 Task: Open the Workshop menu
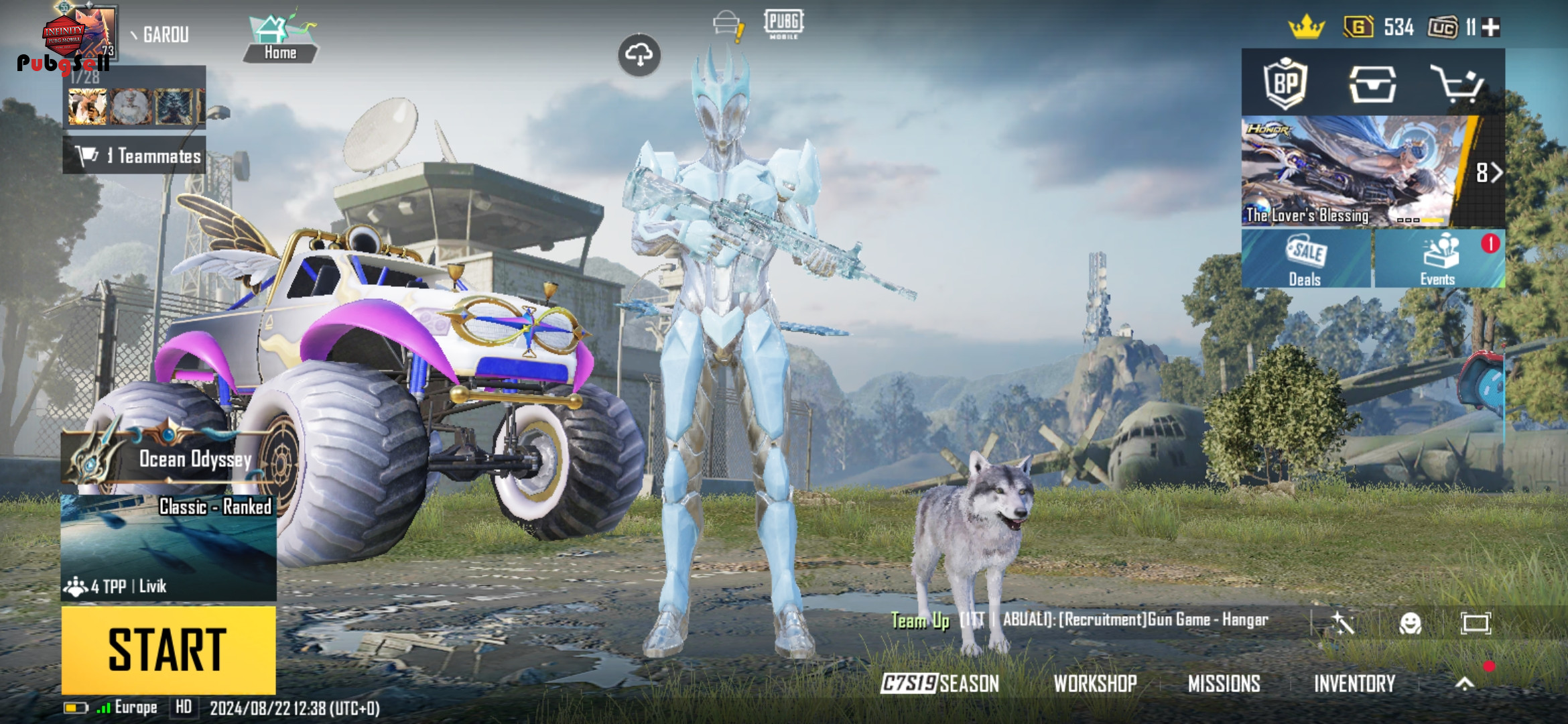(x=1095, y=683)
